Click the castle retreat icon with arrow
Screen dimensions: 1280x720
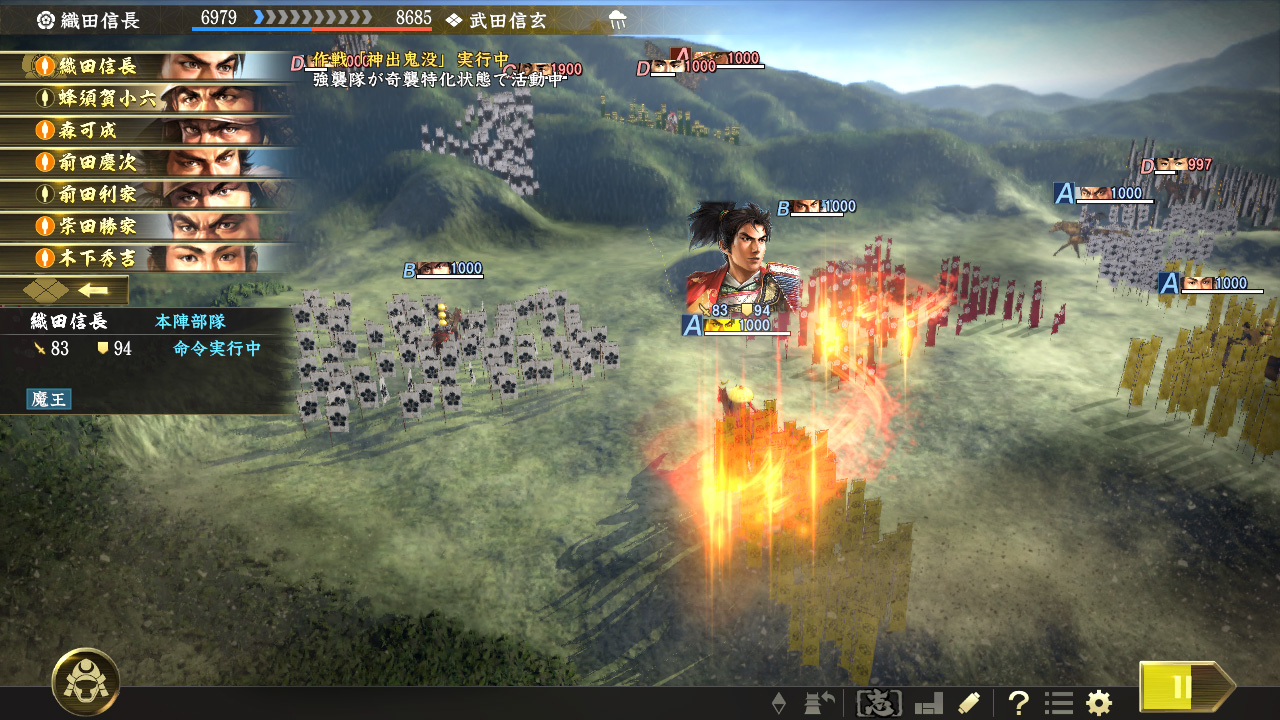click(818, 702)
